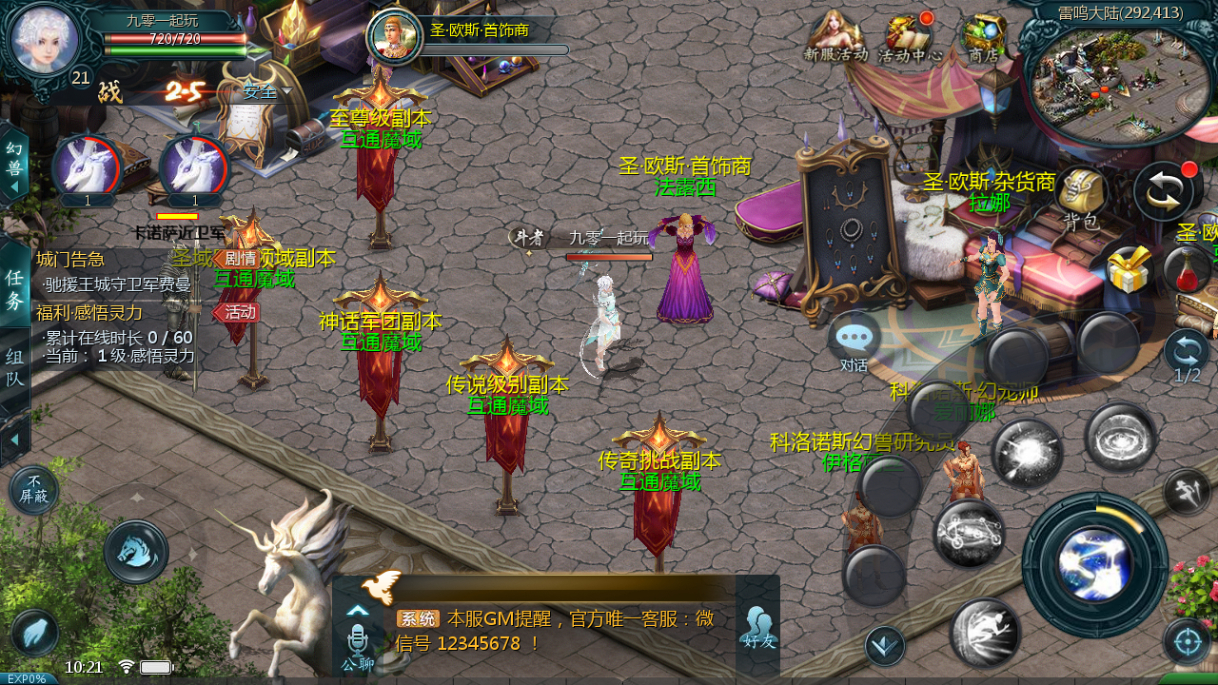Toggle the horse mount button
The width and height of the screenshot is (1218, 685).
tap(136, 551)
